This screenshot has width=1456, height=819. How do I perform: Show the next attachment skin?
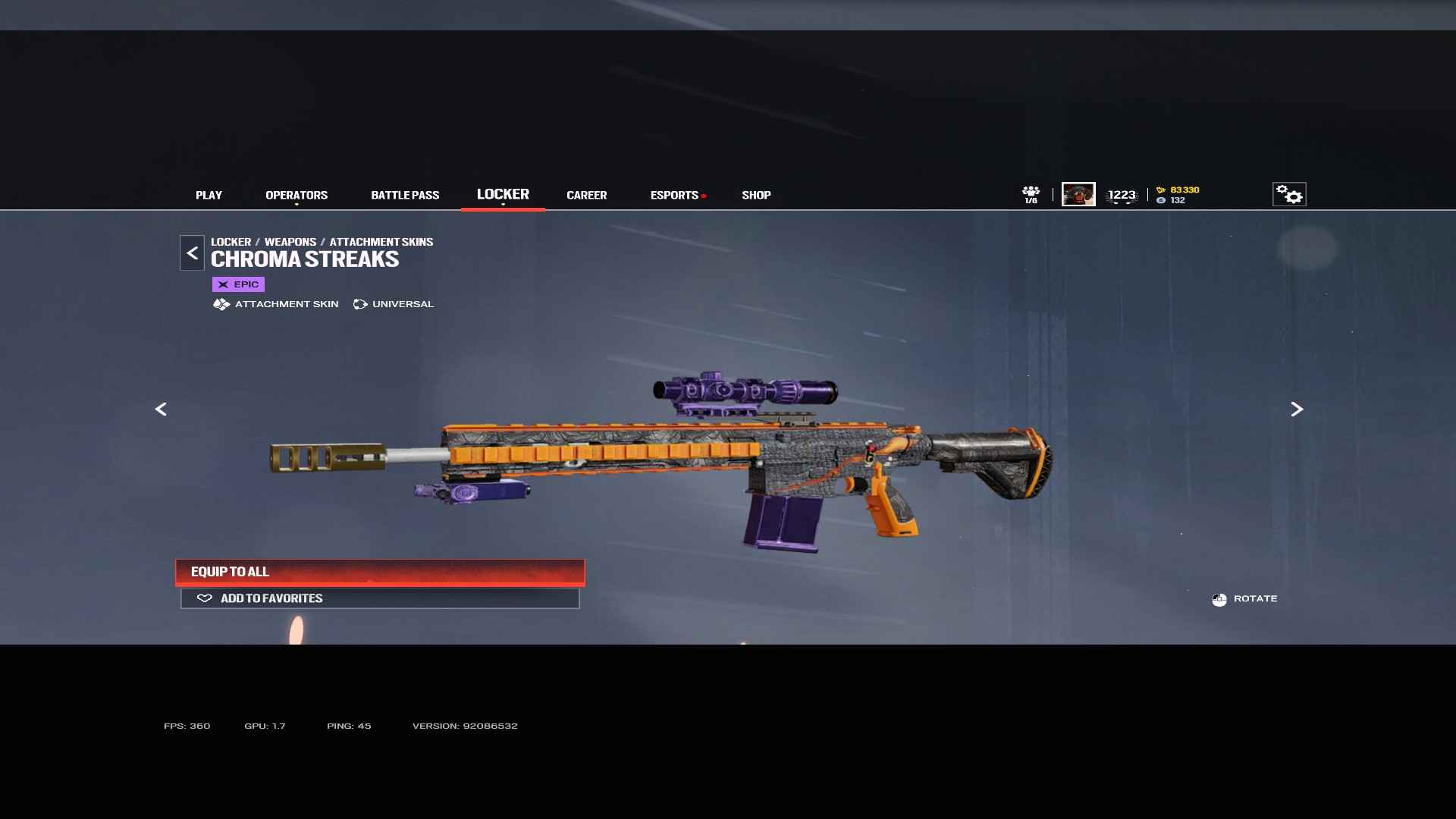pos(1297,409)
